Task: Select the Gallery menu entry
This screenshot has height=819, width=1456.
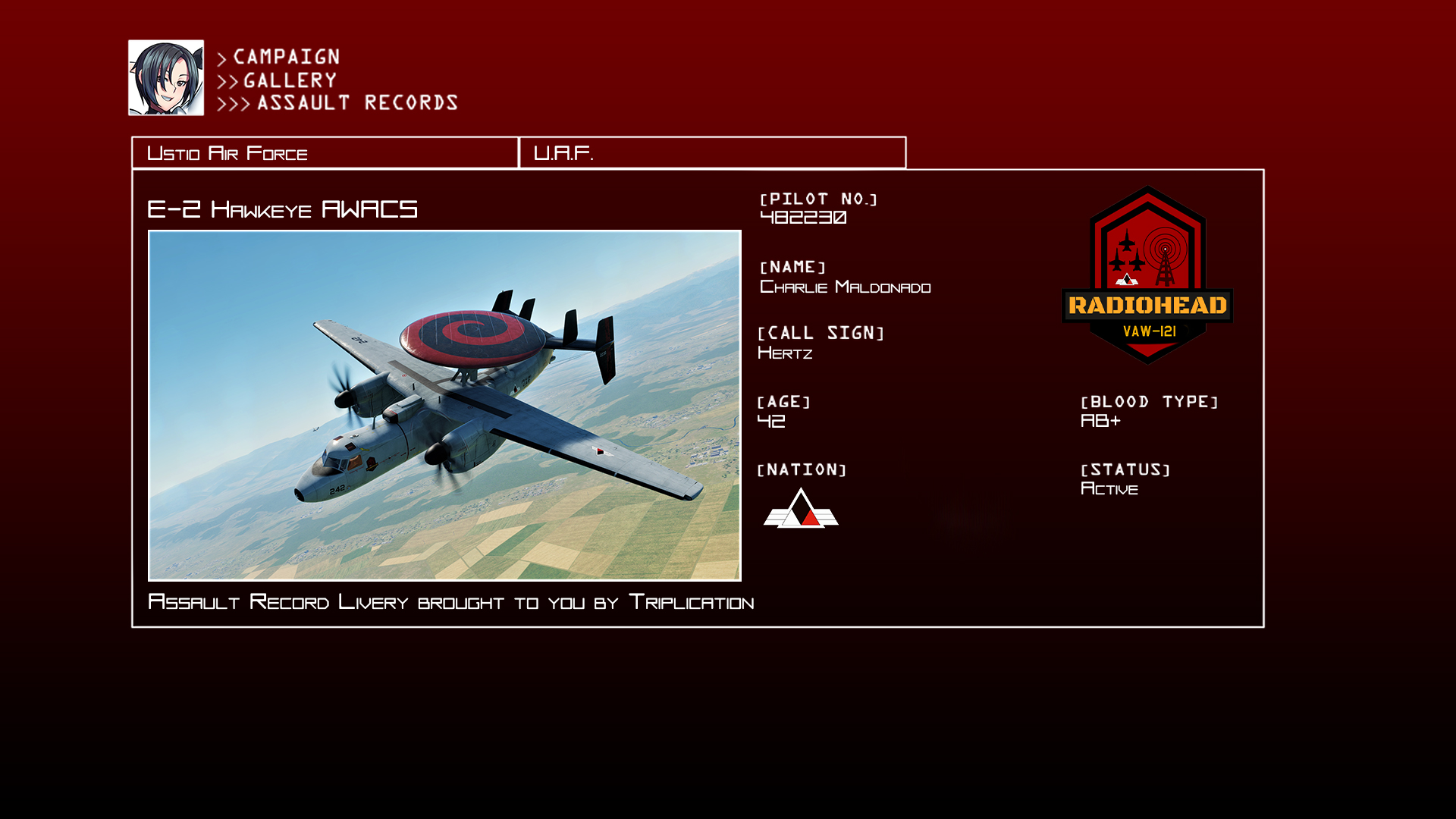Action: tap(290, 80)
